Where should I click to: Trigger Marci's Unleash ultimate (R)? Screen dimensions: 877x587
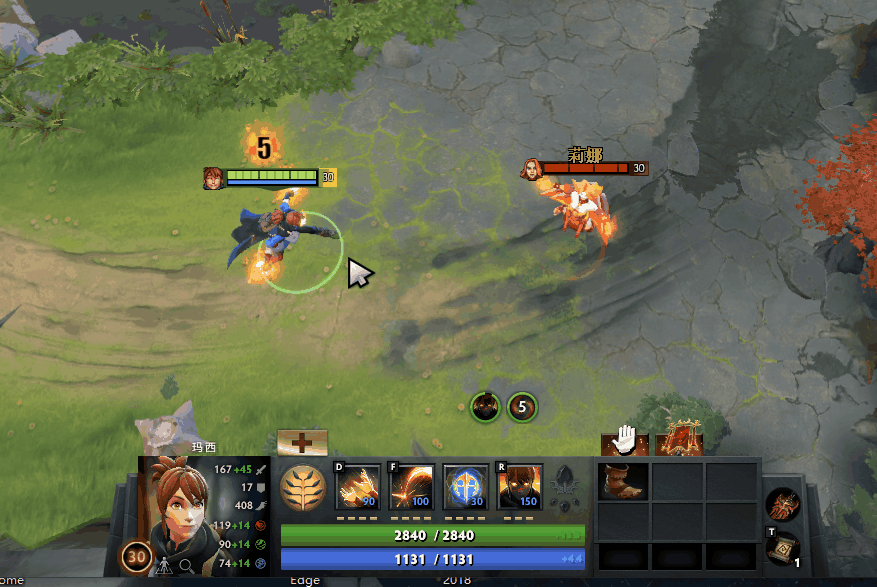tap(518, 485)
